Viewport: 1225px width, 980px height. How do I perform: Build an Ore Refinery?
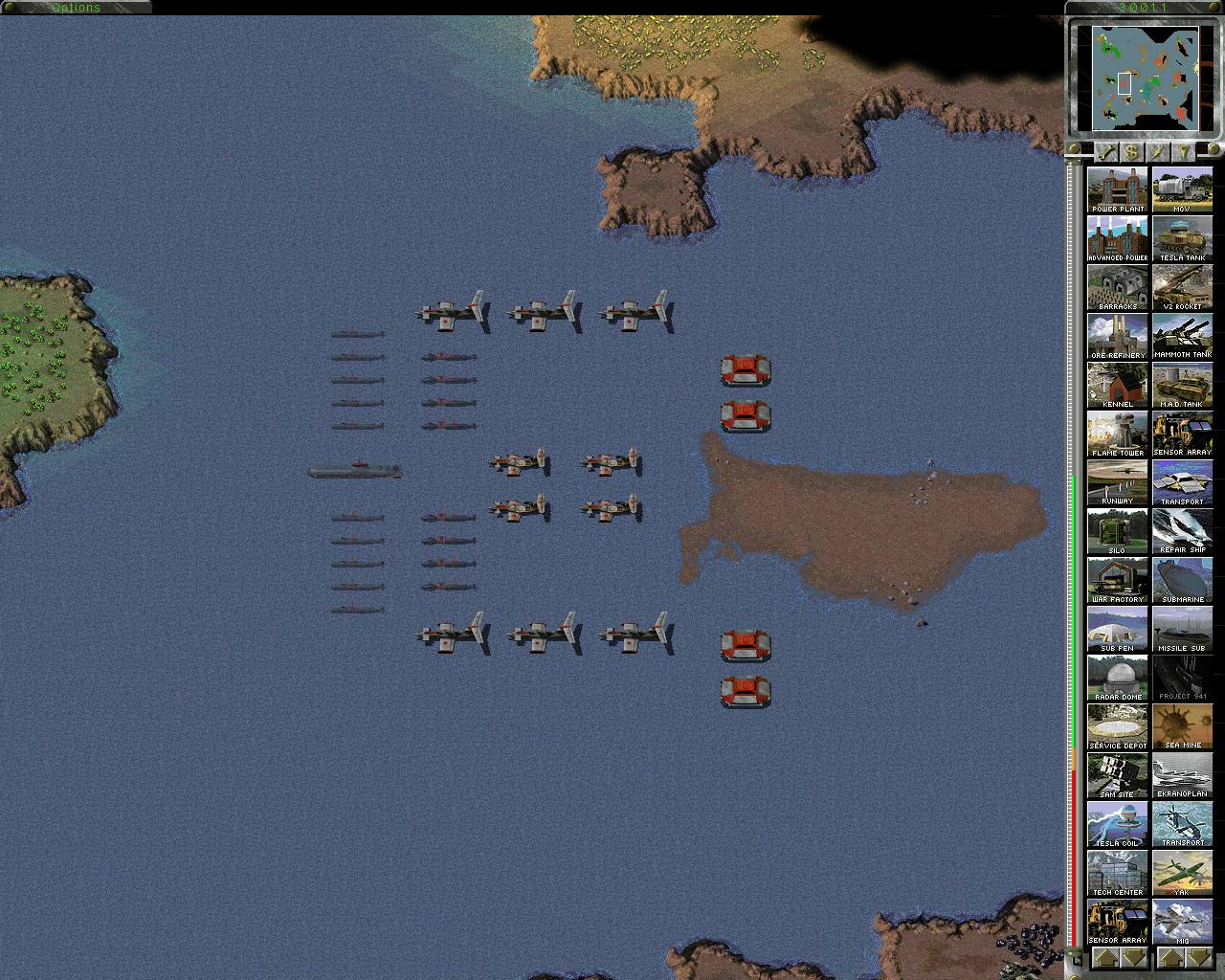(1117, 335)
